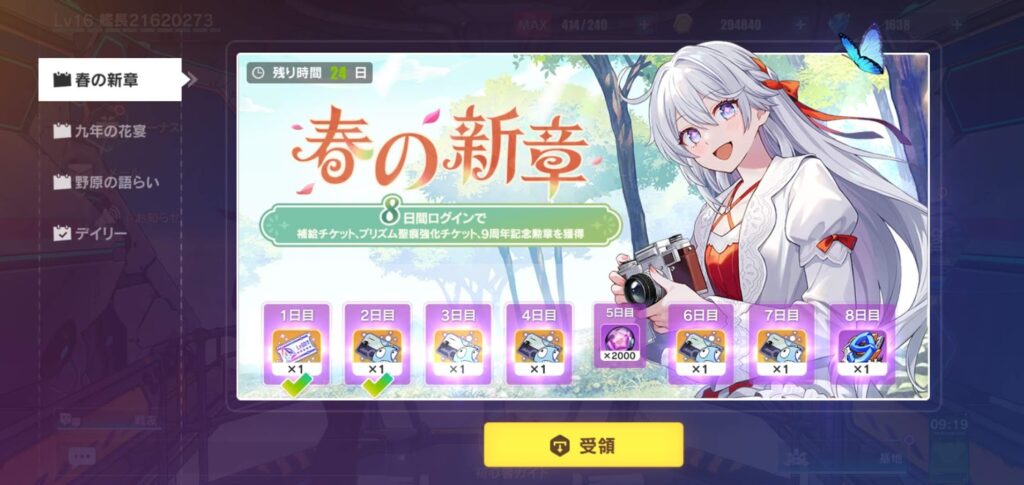Screen dimensions: 1024x485
Task: Switch to the 九年の花宴 tab
Action: pos(110,130)
